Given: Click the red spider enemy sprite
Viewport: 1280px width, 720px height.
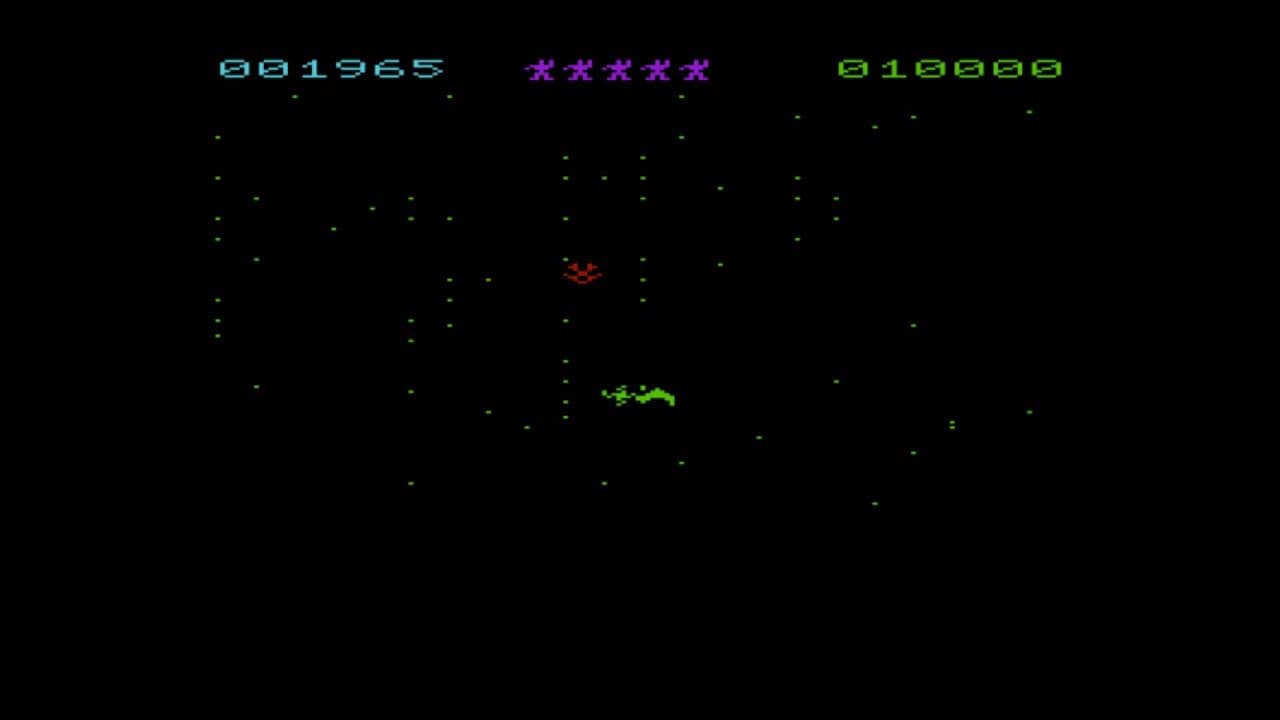Looking at the screenshot, I should pyautogui.click(x=583, y=272).
